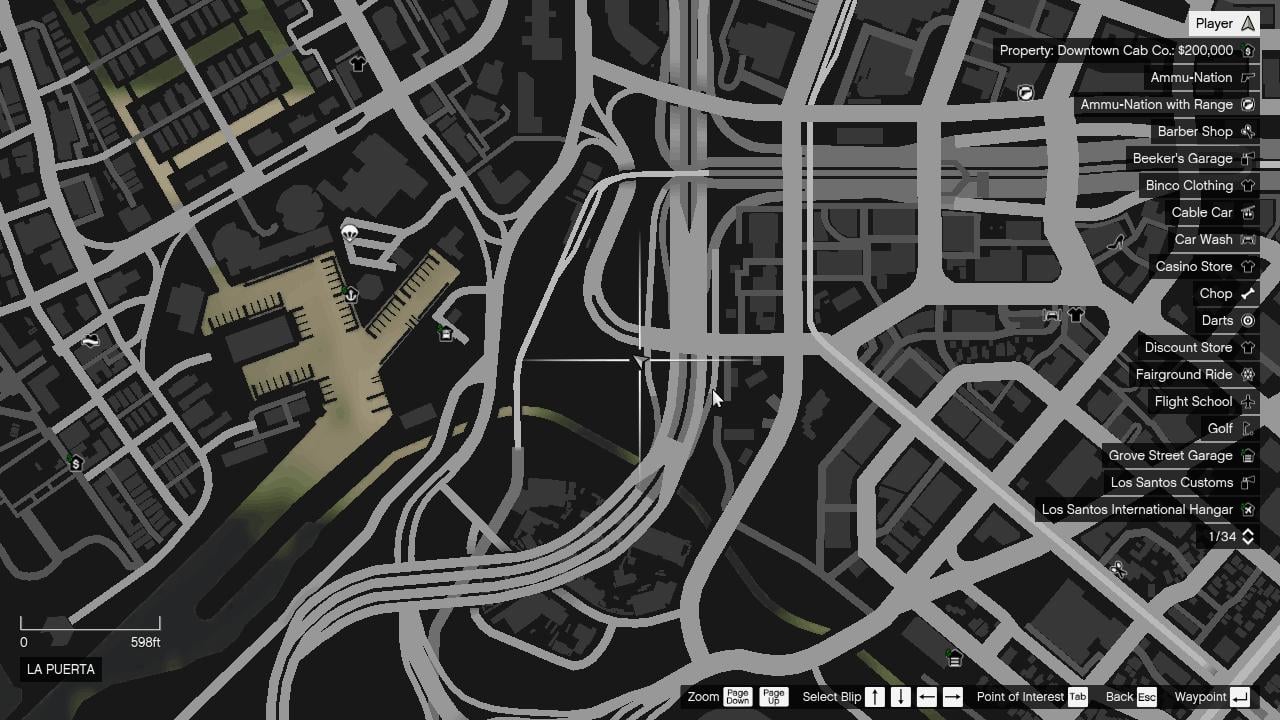Select the green dollar-sign store blip in La Puerta
Viewport: 1280px width, 720px height.
pos(75,462)
